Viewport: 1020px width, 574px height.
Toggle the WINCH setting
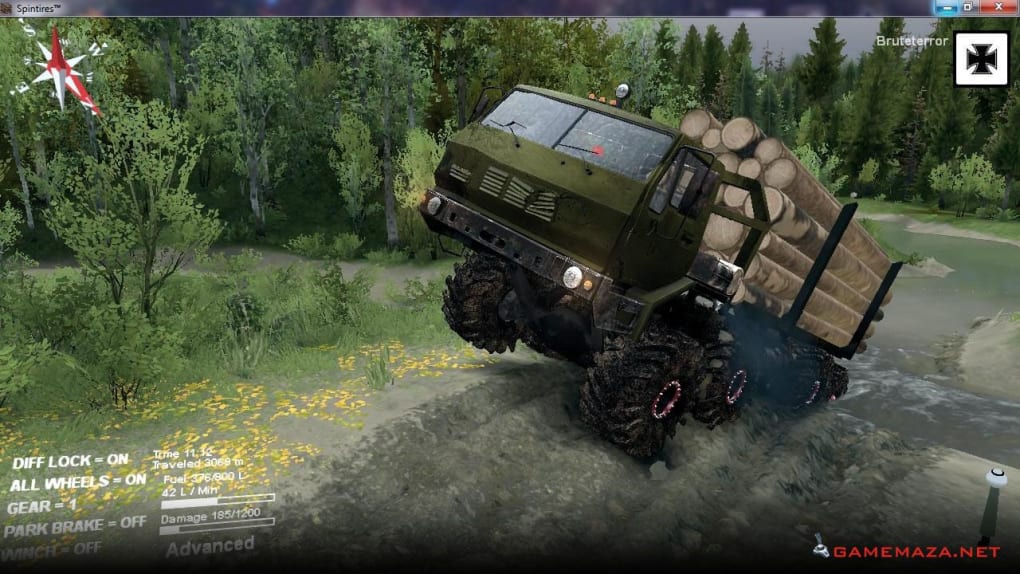click(52, 548)
